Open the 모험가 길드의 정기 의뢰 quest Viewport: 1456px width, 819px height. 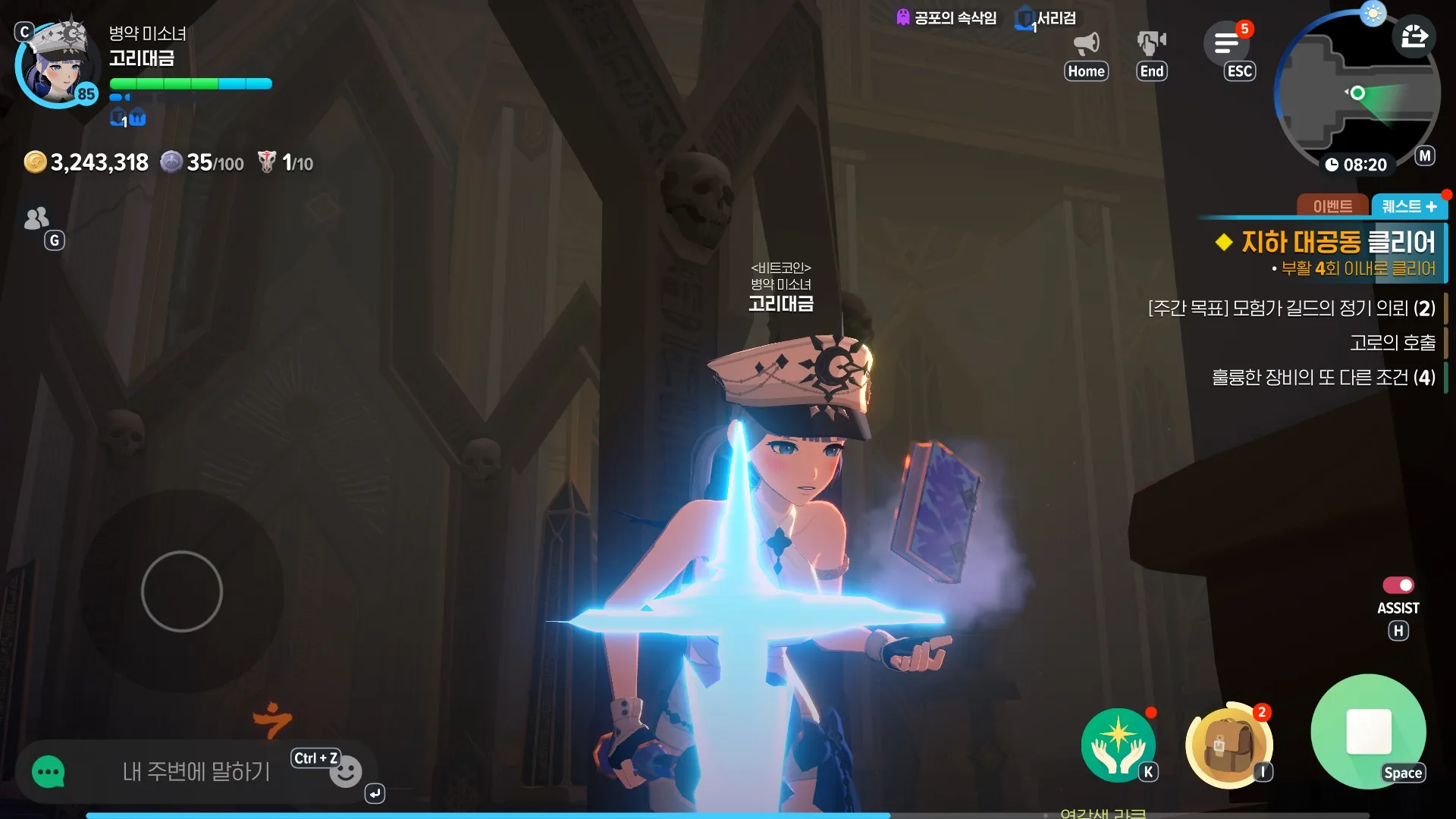1291,309
